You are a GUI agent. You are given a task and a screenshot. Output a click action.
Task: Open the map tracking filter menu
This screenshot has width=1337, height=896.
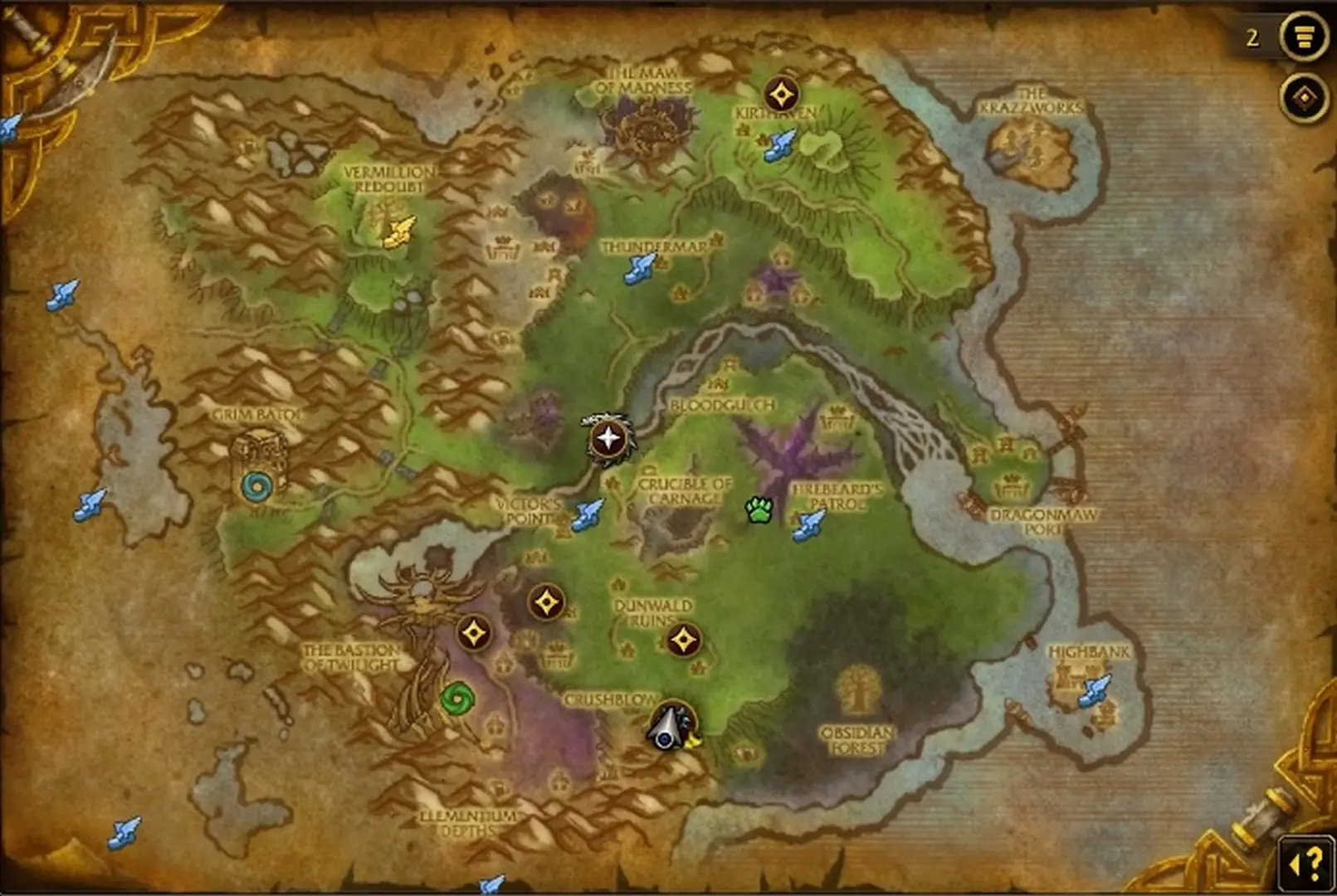[x=1304, y=37]
